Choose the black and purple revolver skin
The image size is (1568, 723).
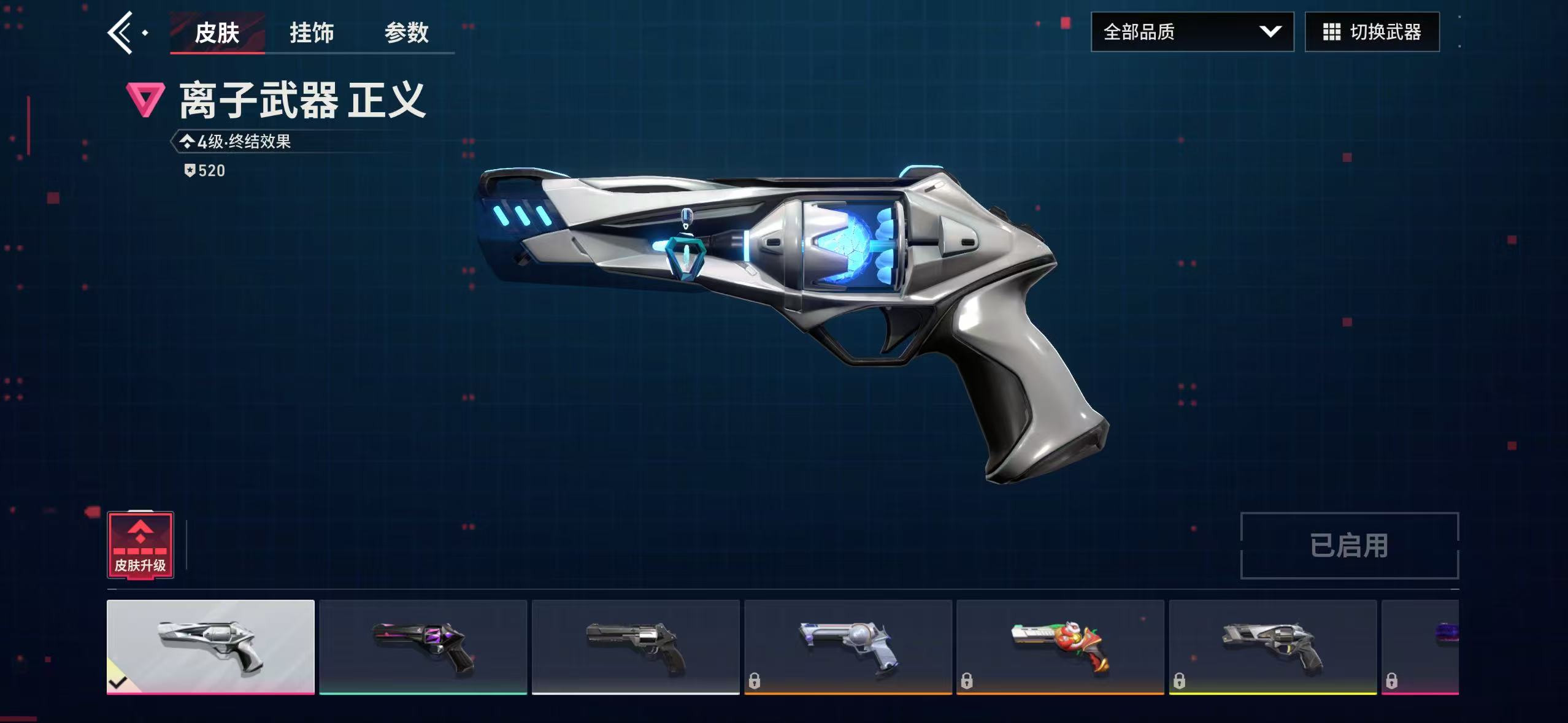(423, 646)
